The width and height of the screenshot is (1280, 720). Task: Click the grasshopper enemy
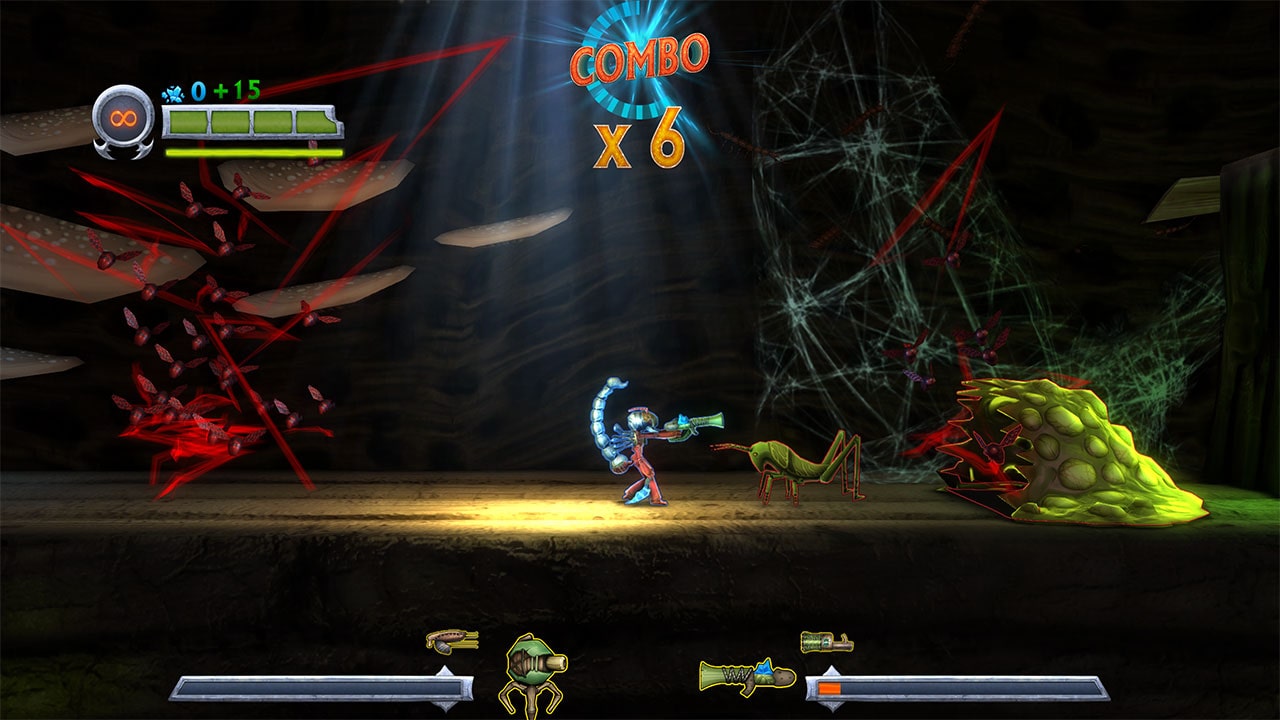800,465
